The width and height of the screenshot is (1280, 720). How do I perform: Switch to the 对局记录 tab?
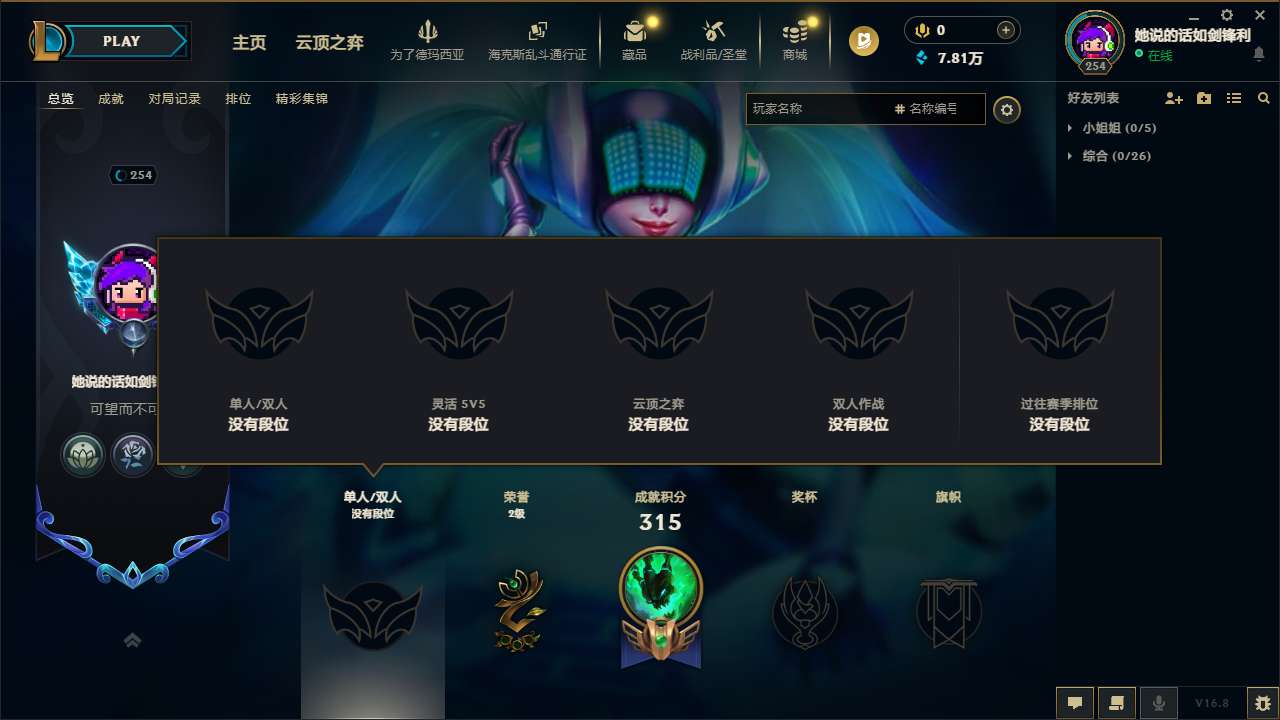click(x=173, y=98)
